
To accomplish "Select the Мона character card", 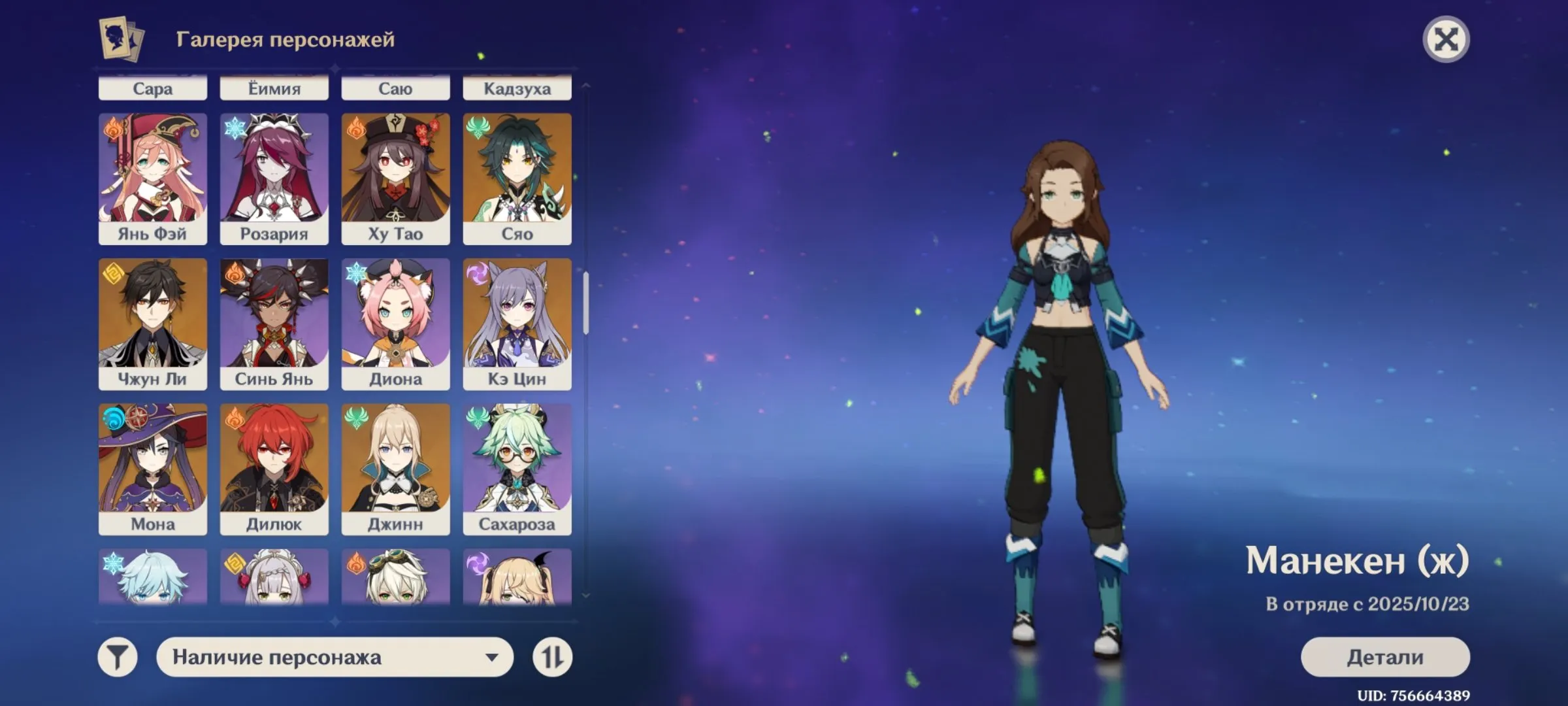I will pyautogui.click(x=153, y=469).
